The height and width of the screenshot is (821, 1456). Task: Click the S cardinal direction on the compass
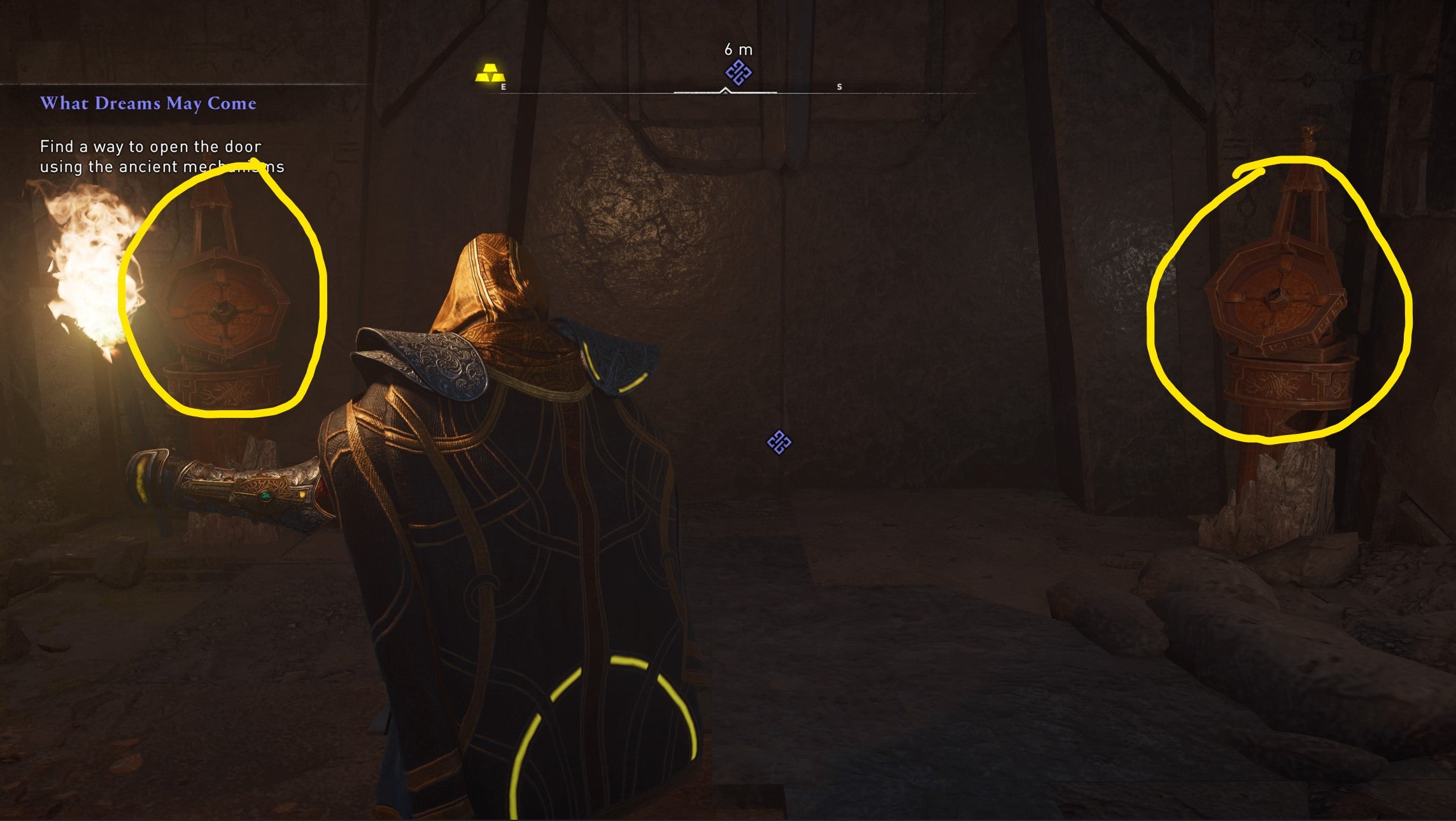tap(839, 87)
